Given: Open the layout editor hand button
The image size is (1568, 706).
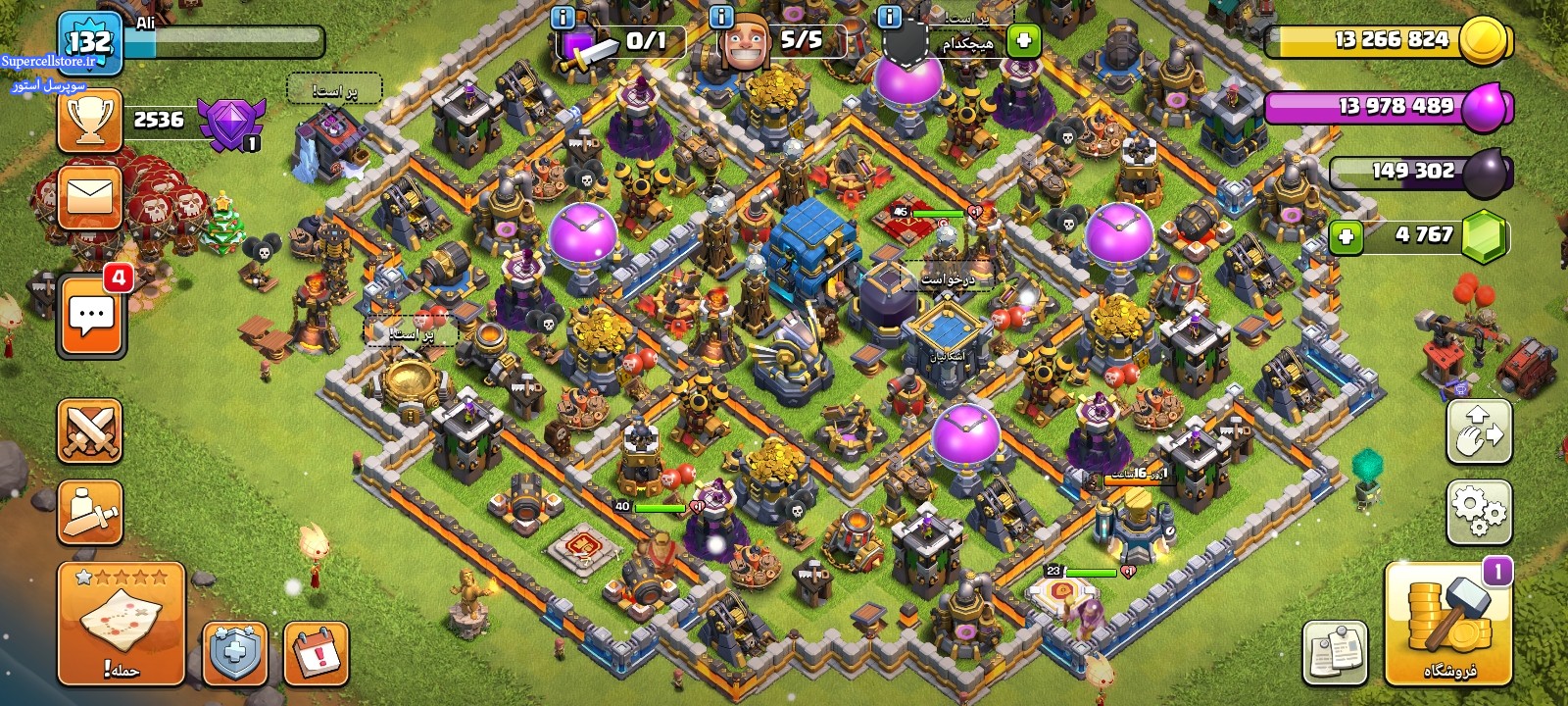Looking at the screenshot, I should [1479, 431].
